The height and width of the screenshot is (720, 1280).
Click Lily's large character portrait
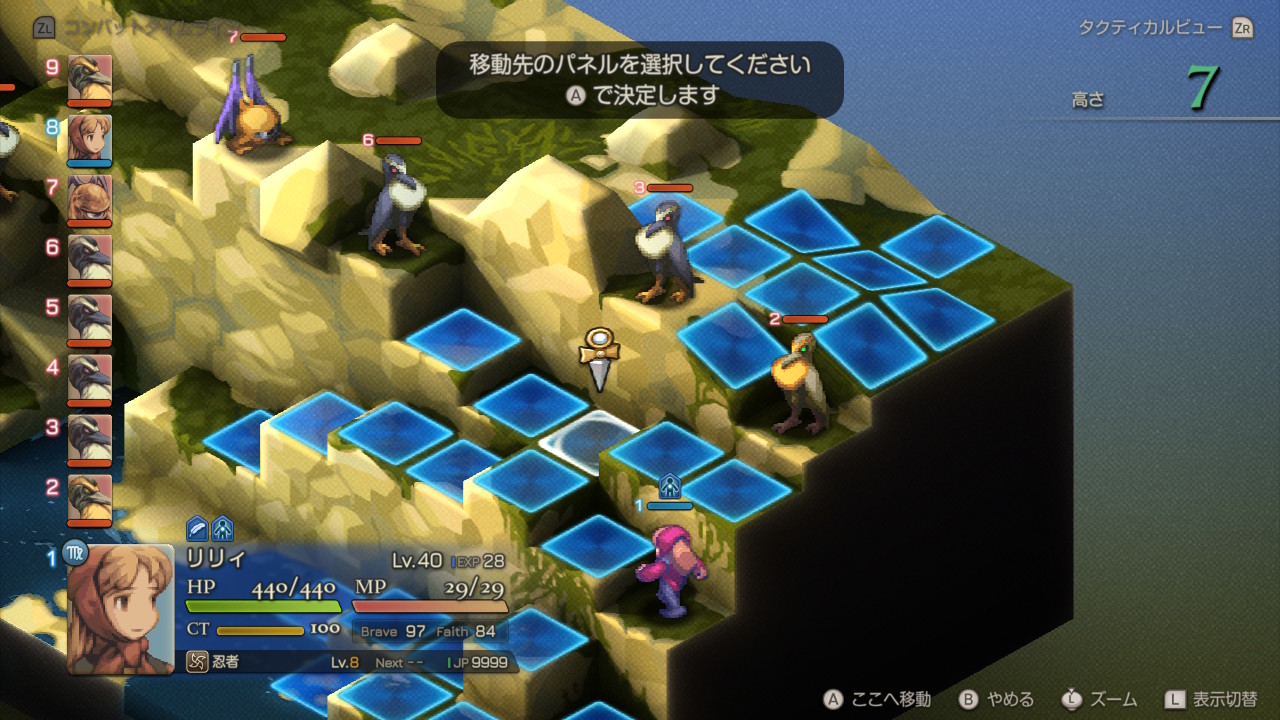[120, 608]
